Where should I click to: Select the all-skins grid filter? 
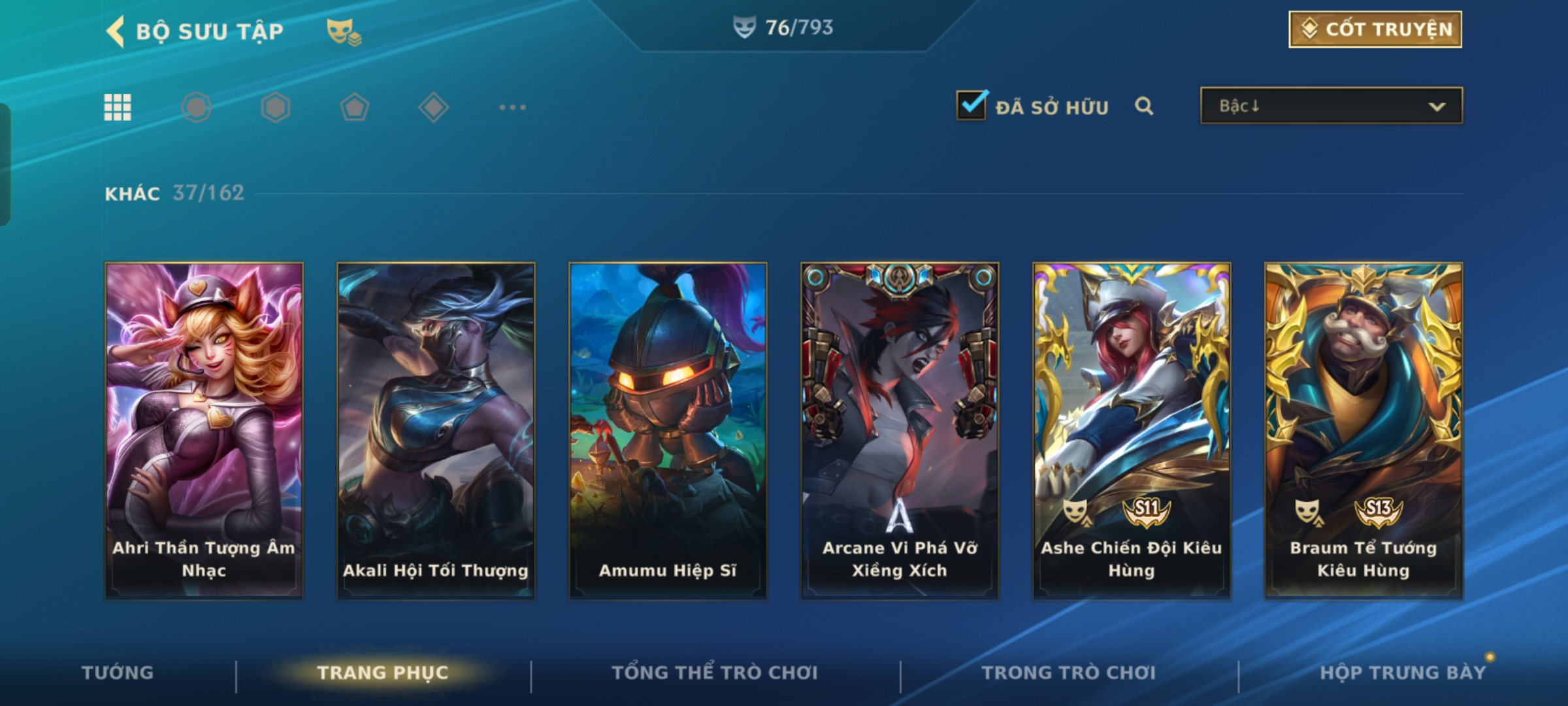tap(118, 107)
